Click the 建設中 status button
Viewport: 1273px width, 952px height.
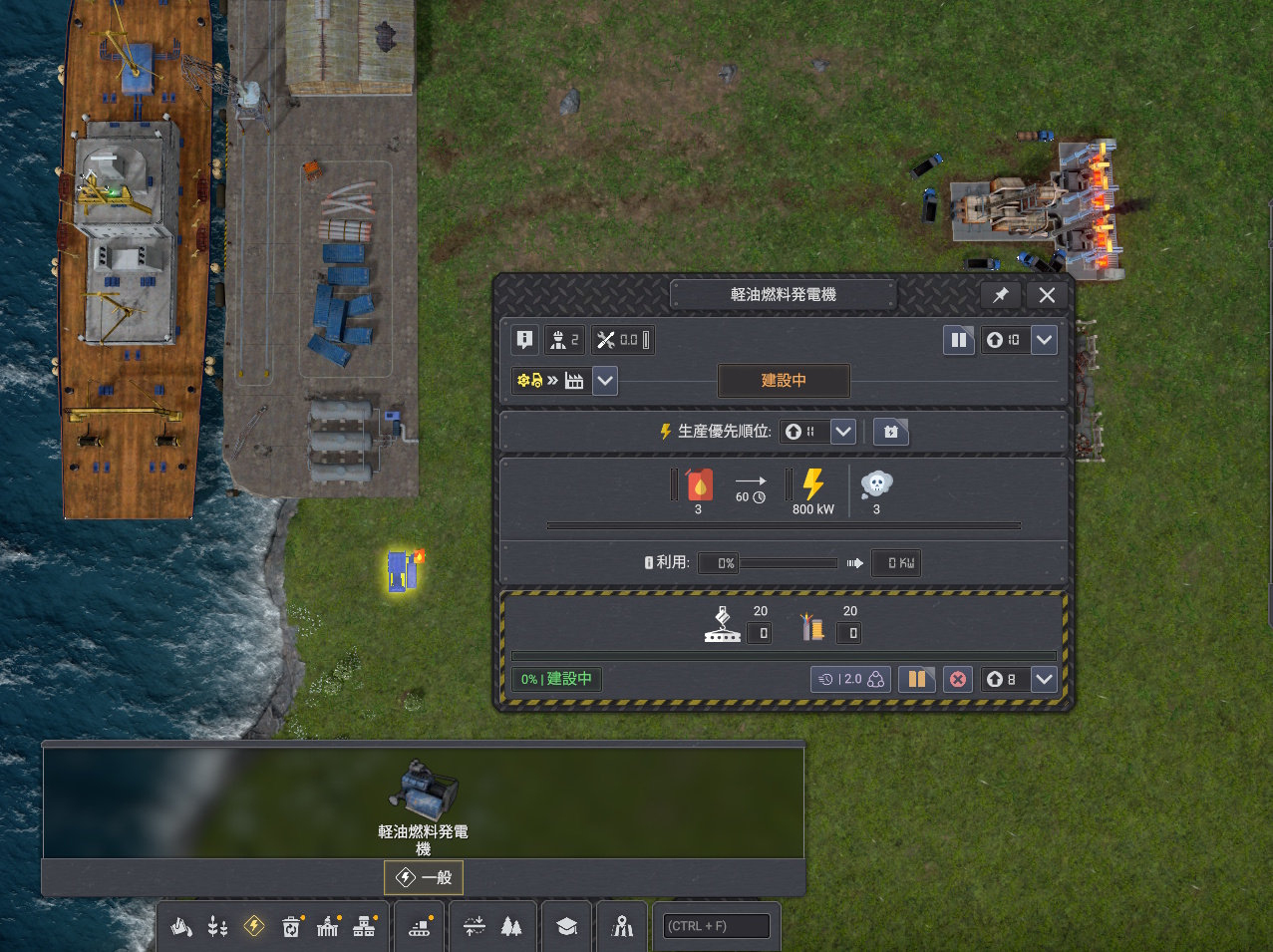[784, 381]
